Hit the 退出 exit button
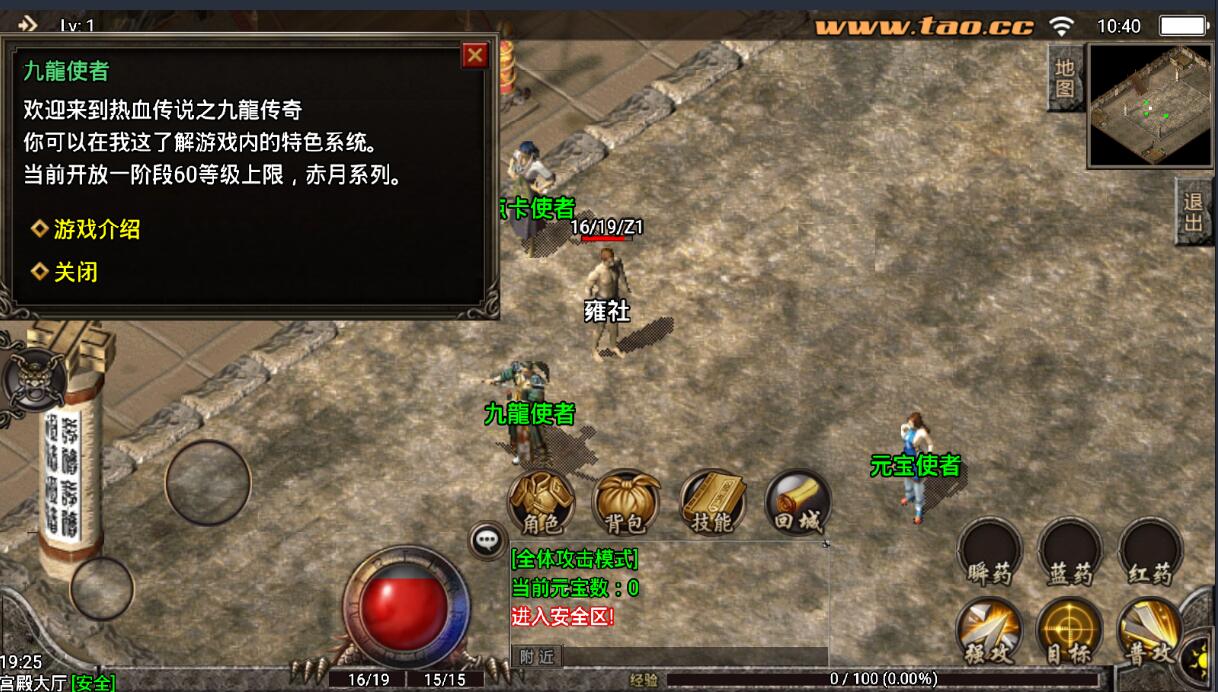The height and width of the screenshot is (692, 1218). click(1194, 212)
